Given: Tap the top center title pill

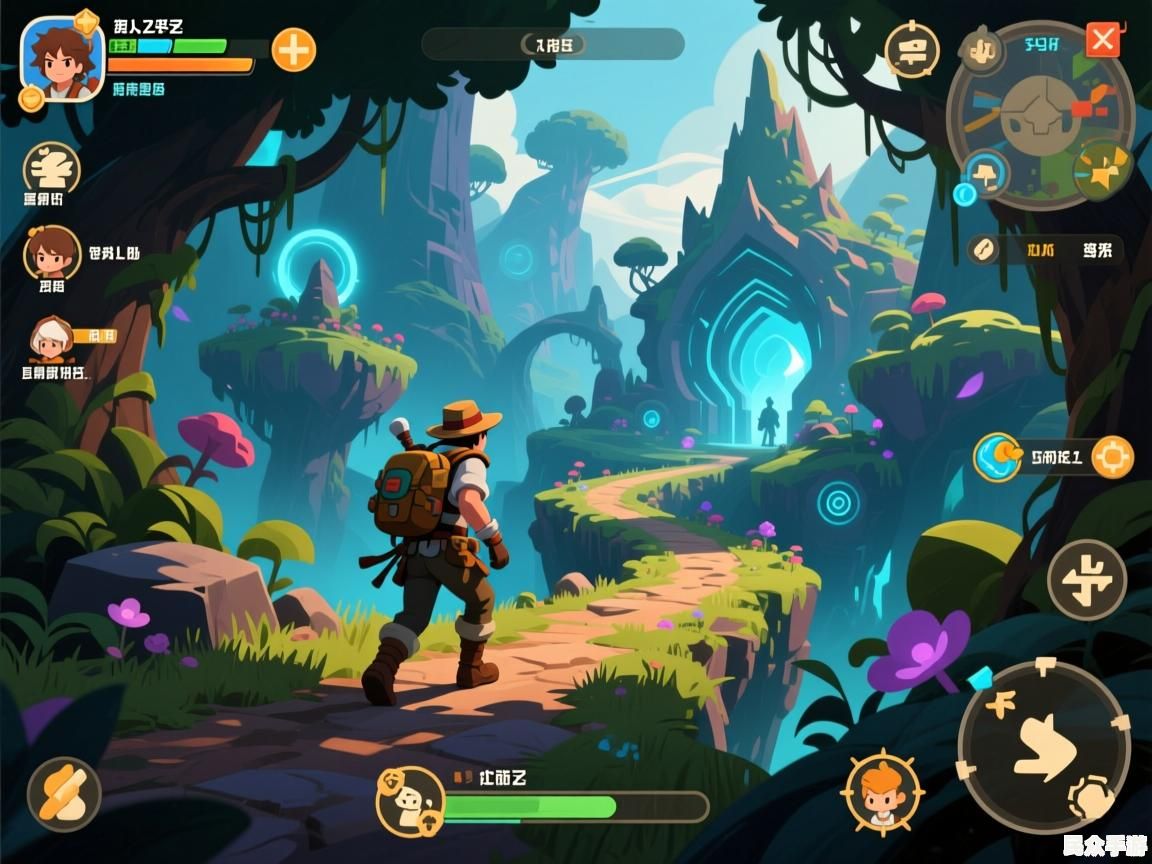Looking at the screenshot, I should (x=553, y=44).
